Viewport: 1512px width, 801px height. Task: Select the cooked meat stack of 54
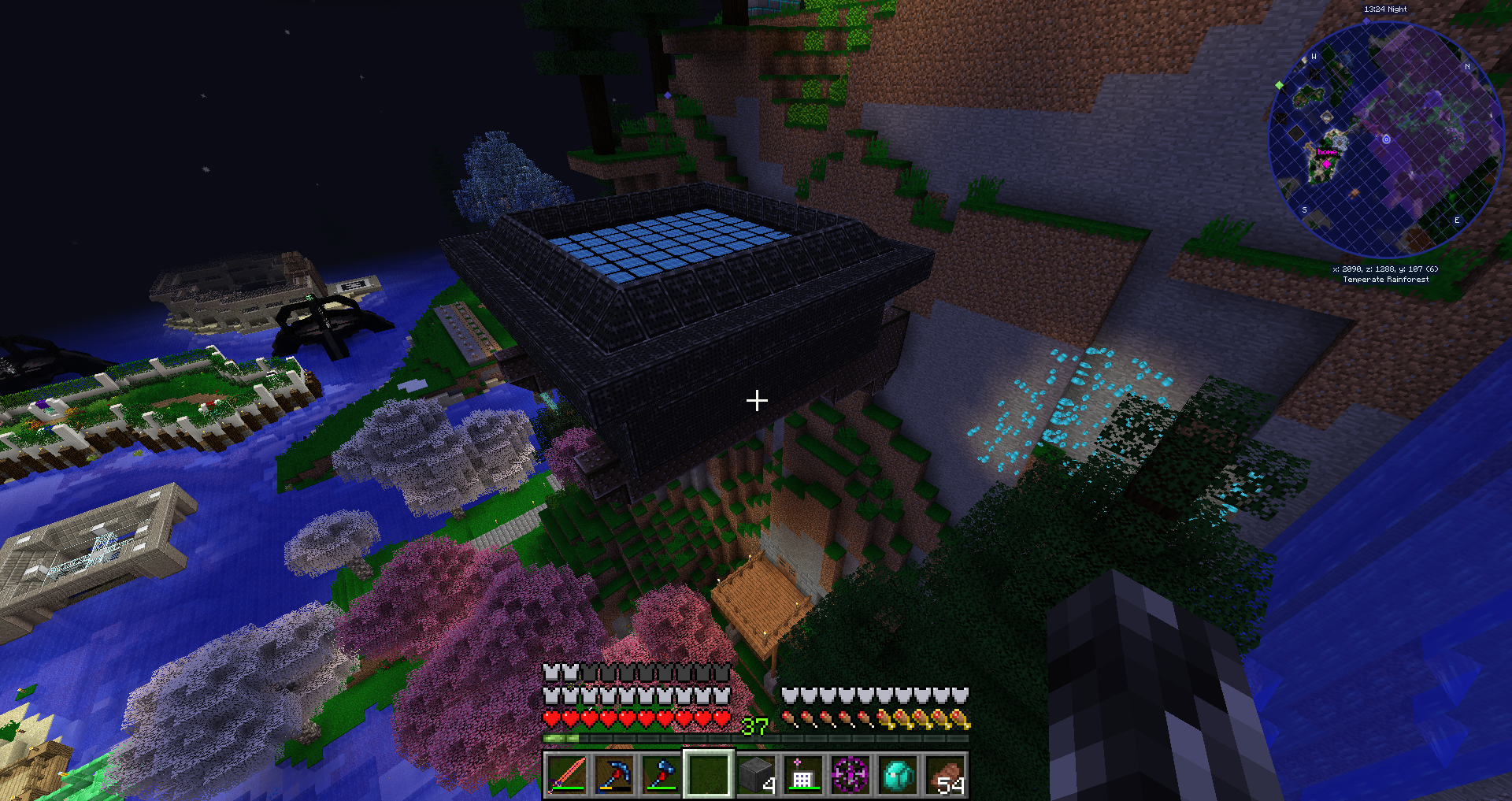pyautogui.click(x=945, y=774)
